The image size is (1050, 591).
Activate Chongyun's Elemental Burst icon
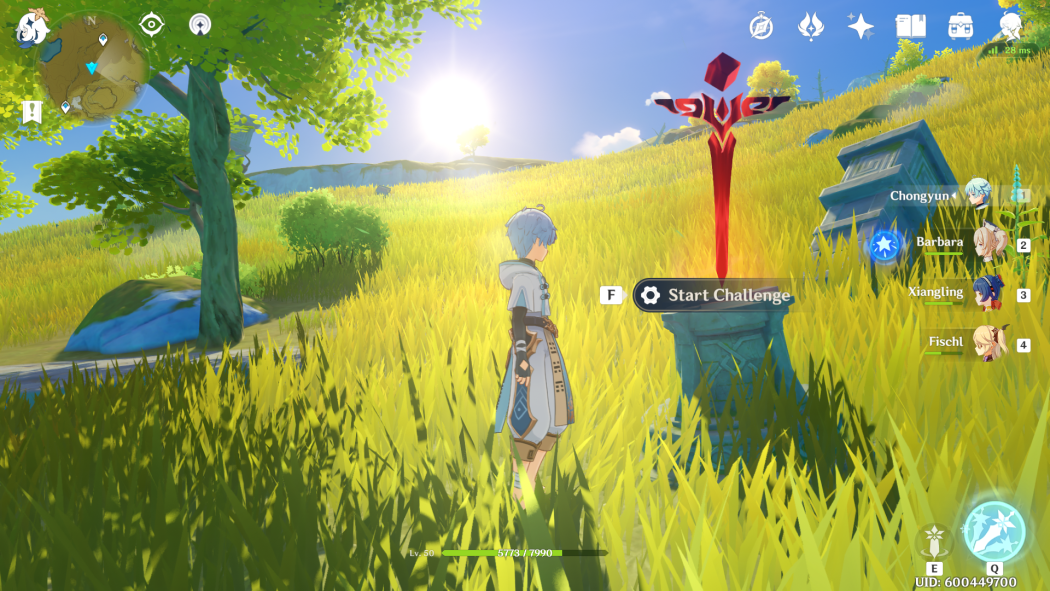pyautogui.click(x=994, y=530)
